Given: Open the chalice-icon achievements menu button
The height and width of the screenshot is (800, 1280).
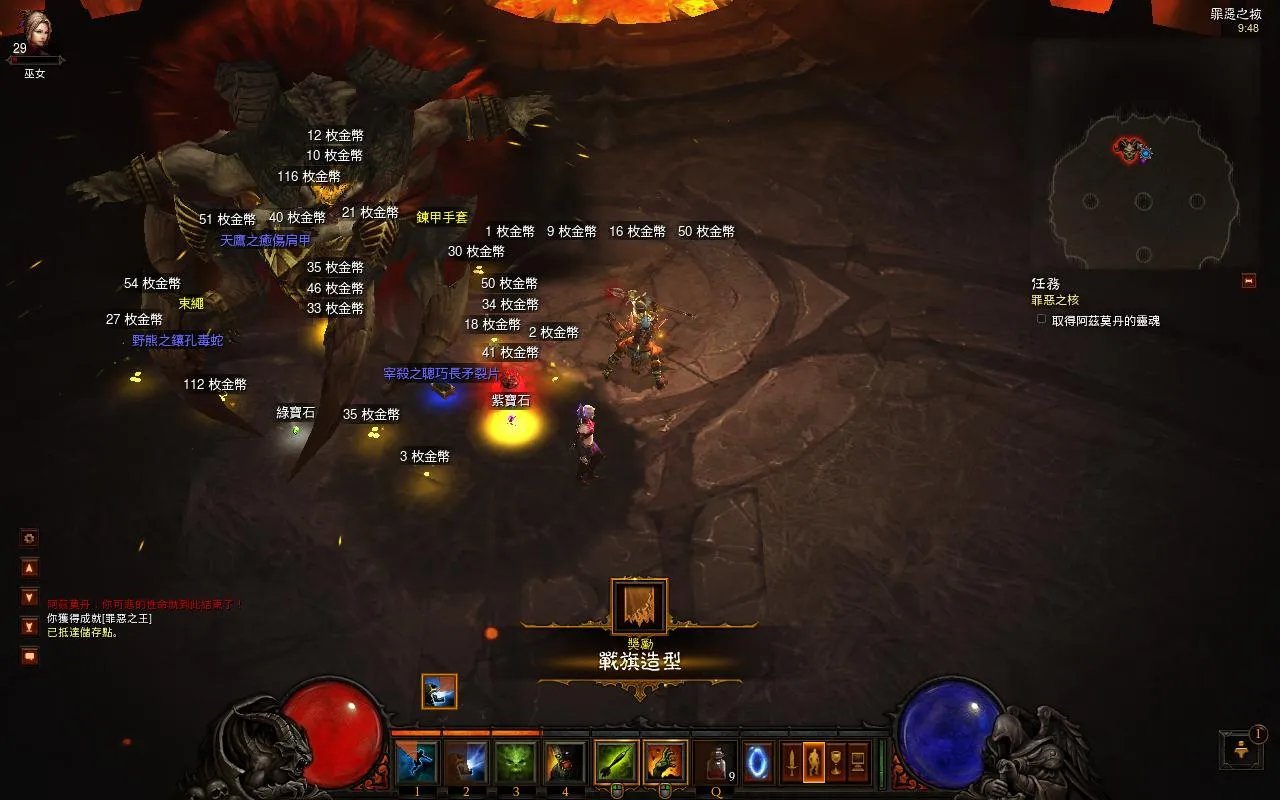Looking at the screenshot, I should click(x=836, y=763).
